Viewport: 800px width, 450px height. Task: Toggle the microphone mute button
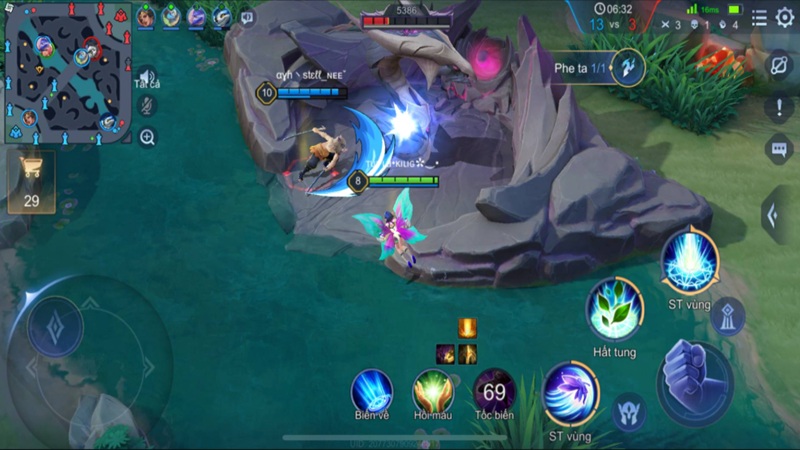click(147, 106)
